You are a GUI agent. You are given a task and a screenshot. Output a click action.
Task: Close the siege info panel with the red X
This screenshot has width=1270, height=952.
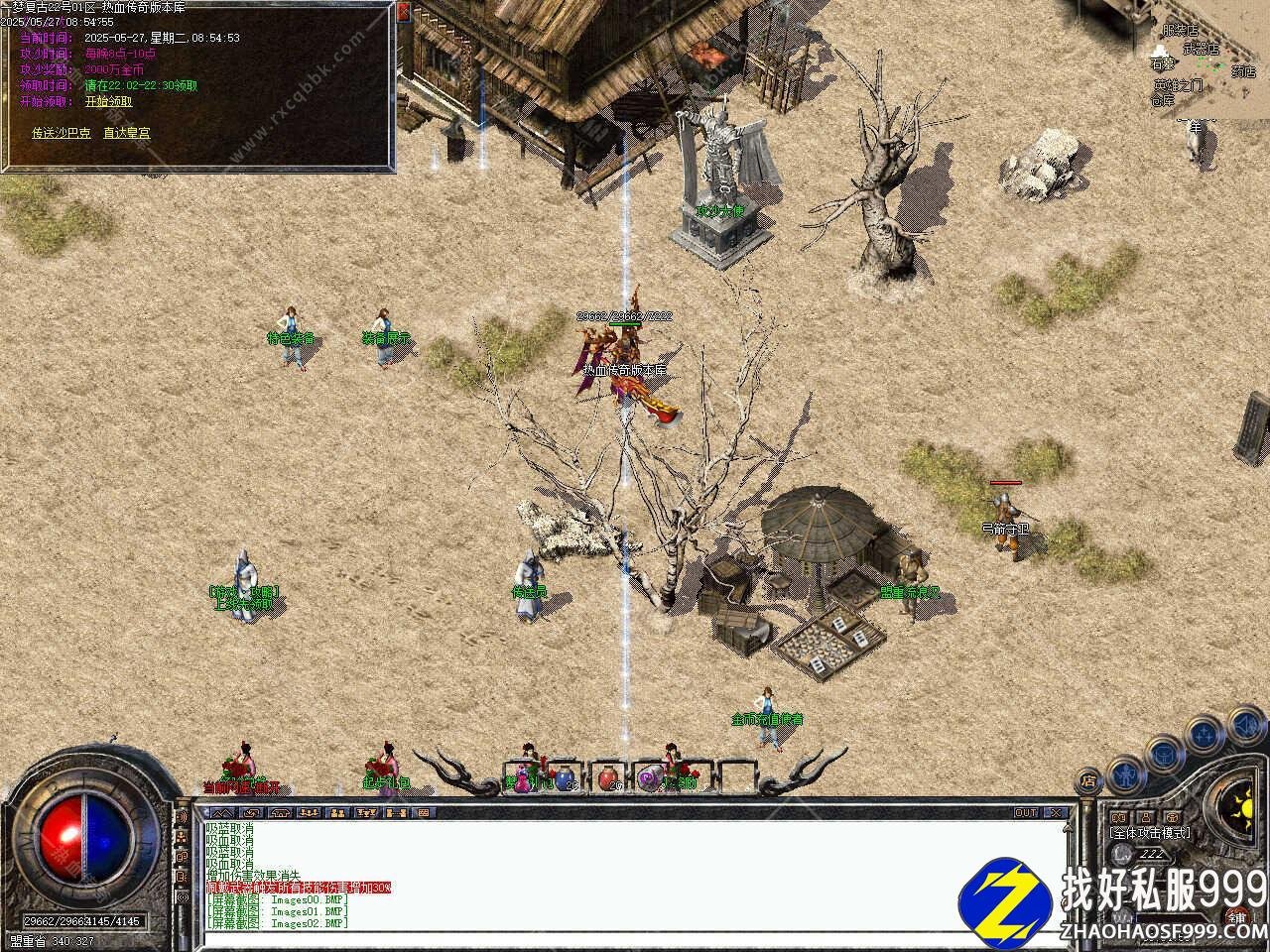[403, 12]
